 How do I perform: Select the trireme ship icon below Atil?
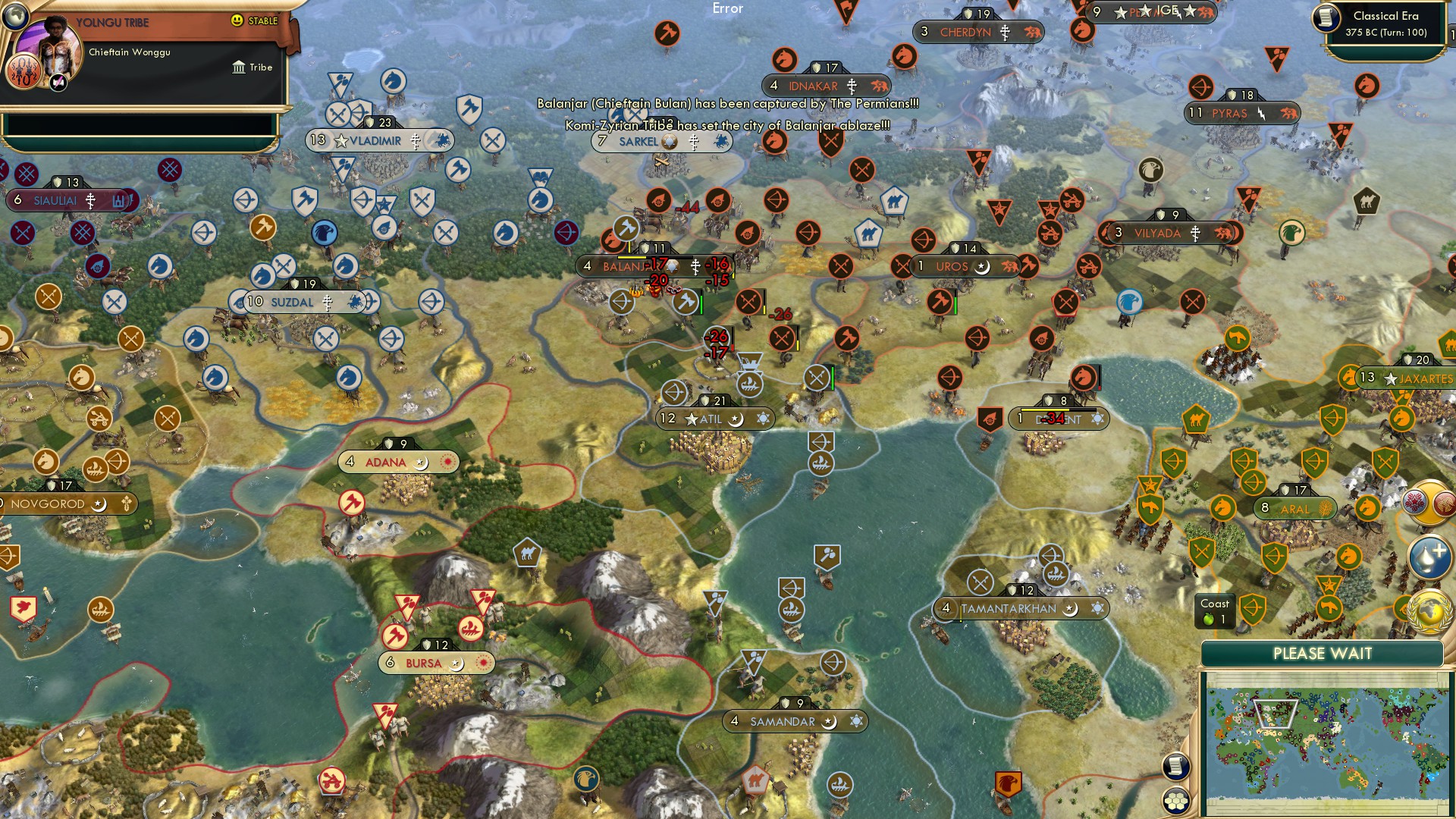pos(821,463)
